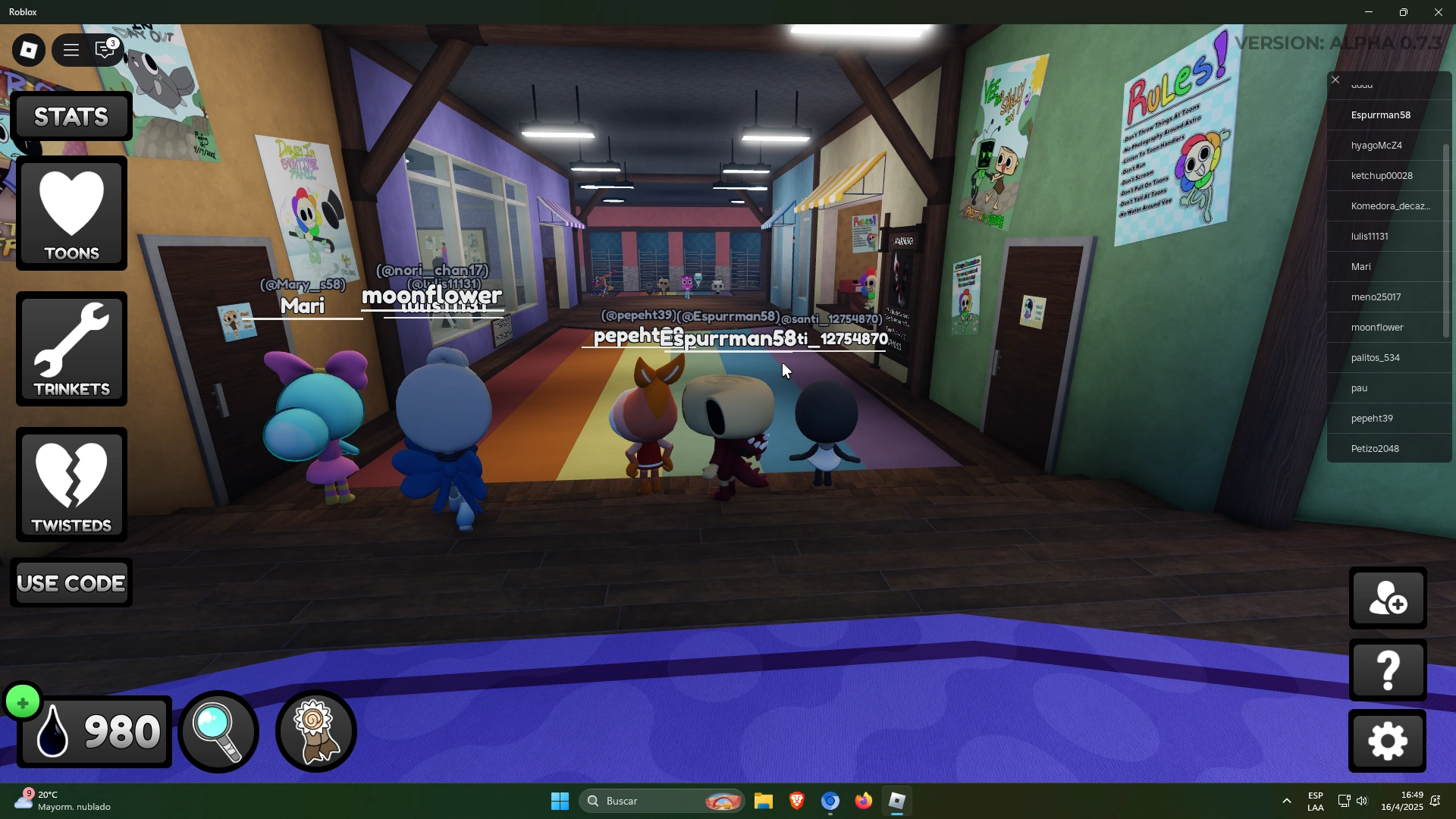Open the Twisteds broken-heart icon
Image resolution: width=1456 pixels, height=819 pixels.
pos(71,484)
